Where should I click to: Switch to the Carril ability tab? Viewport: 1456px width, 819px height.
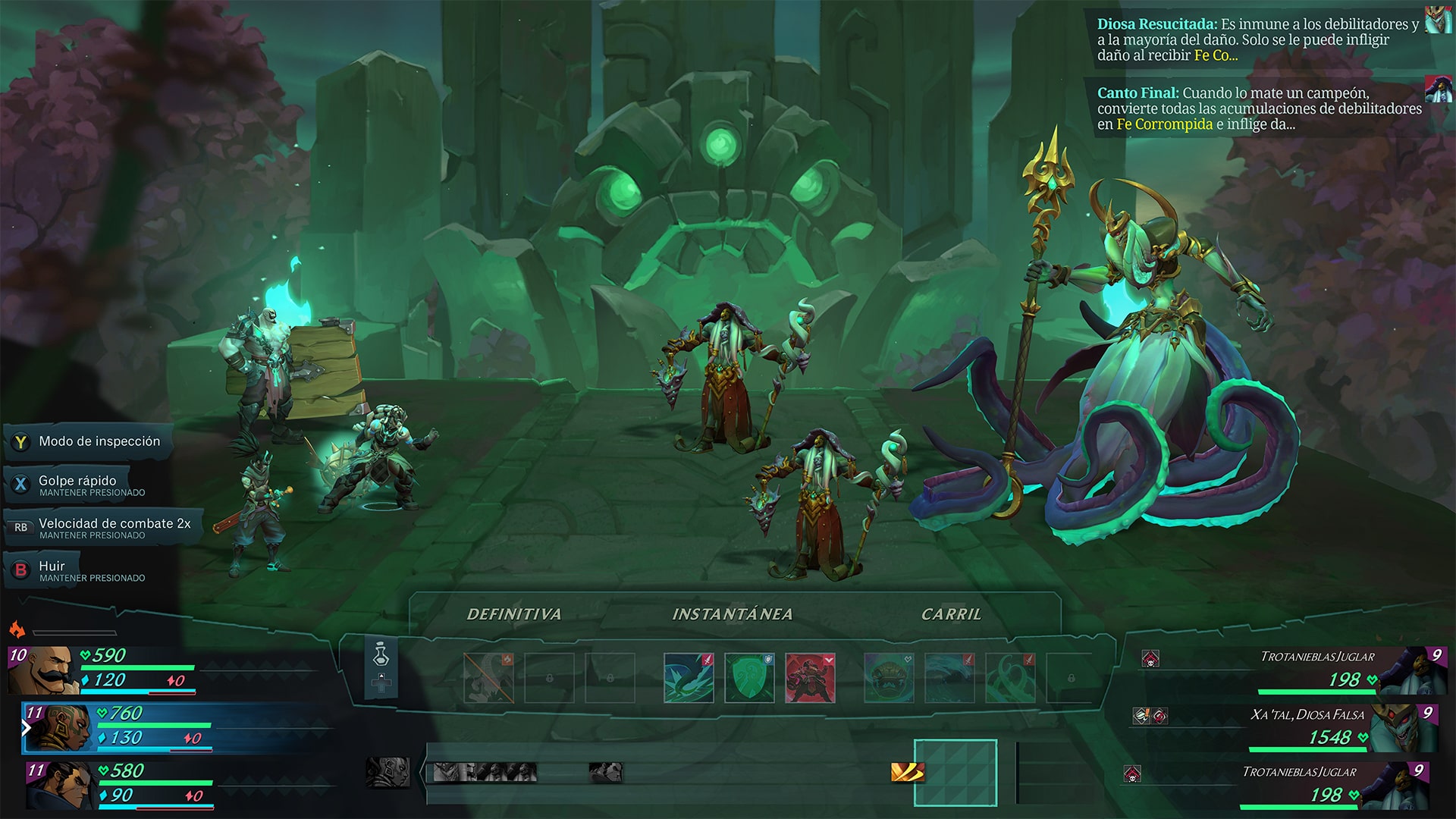952,613
